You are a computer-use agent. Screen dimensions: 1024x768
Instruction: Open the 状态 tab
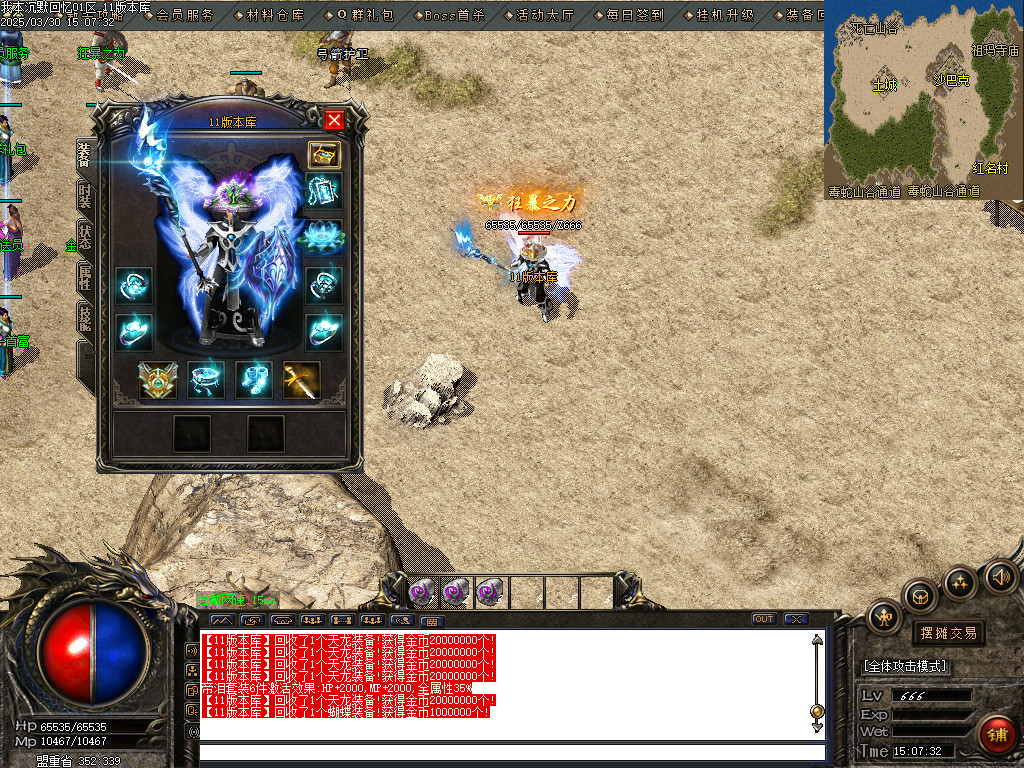click(84, 240)
